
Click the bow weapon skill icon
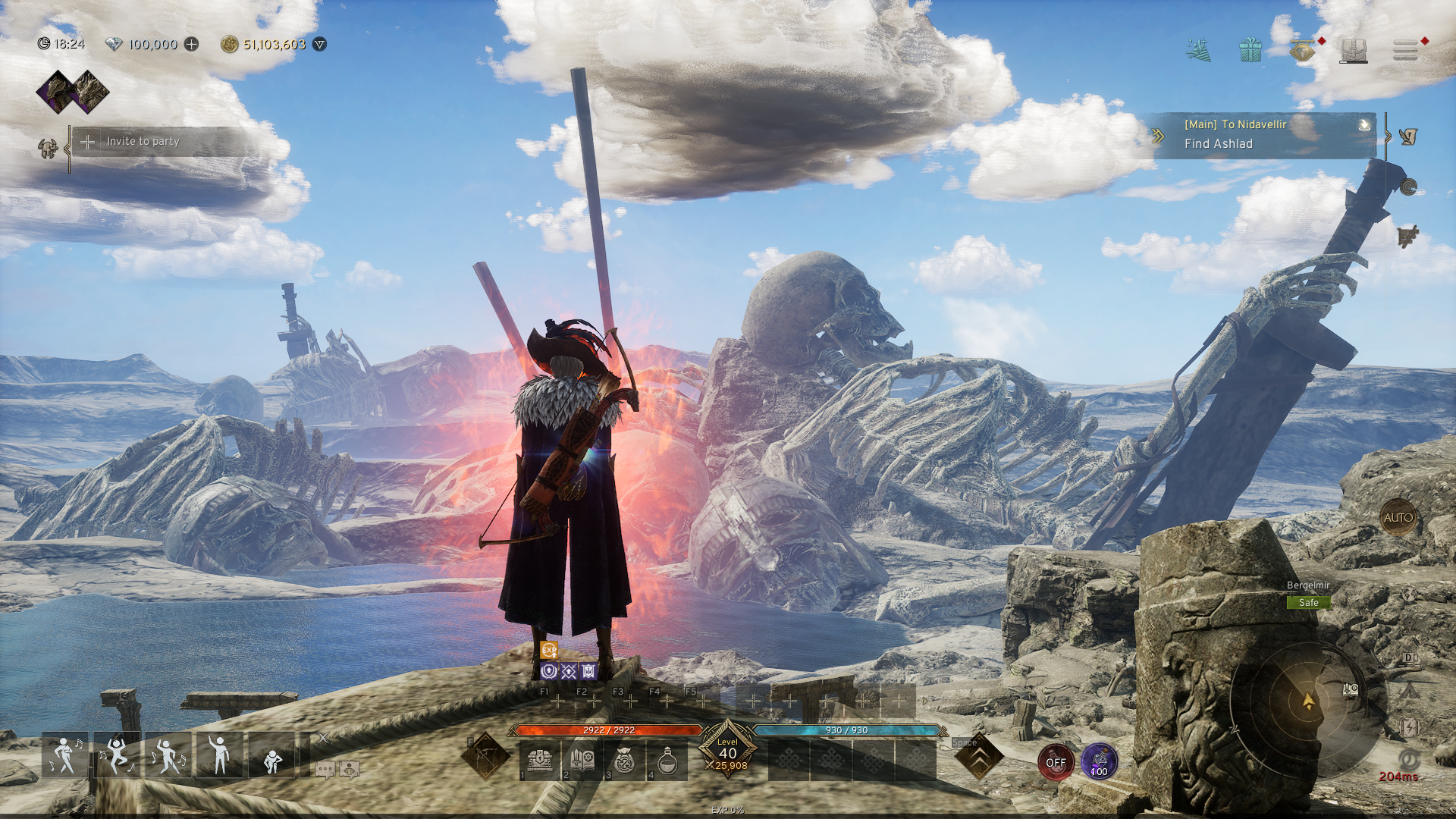485,755
